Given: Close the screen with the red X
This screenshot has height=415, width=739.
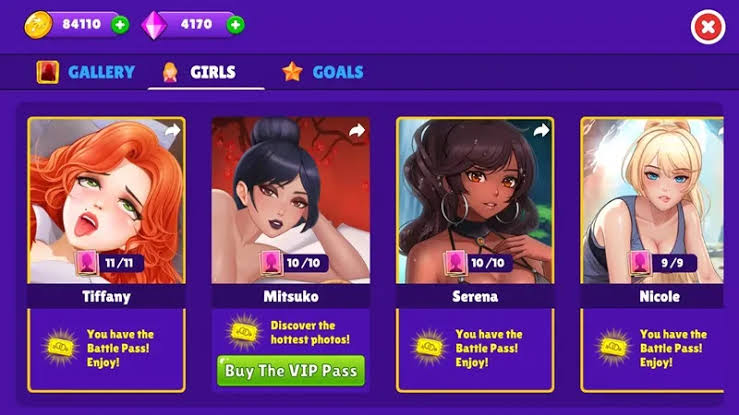Looking at the screenshot, I should 706,28.
